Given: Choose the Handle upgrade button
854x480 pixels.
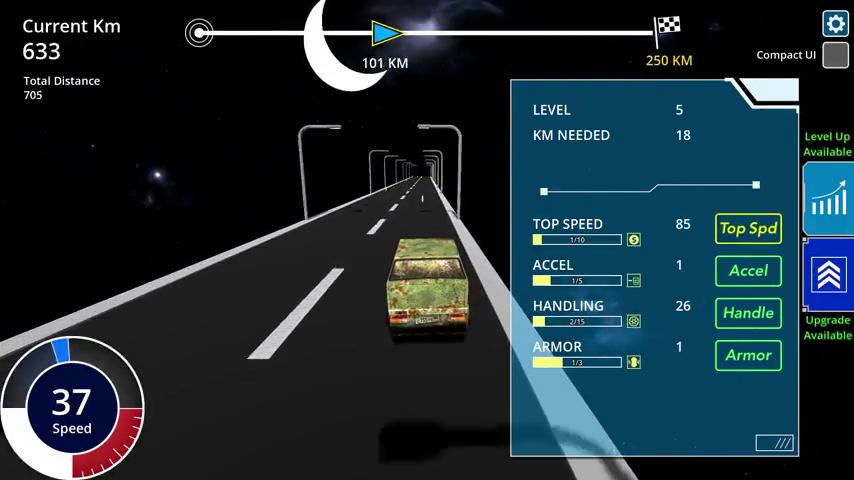Looking at the screenshot, I should 748,313.
